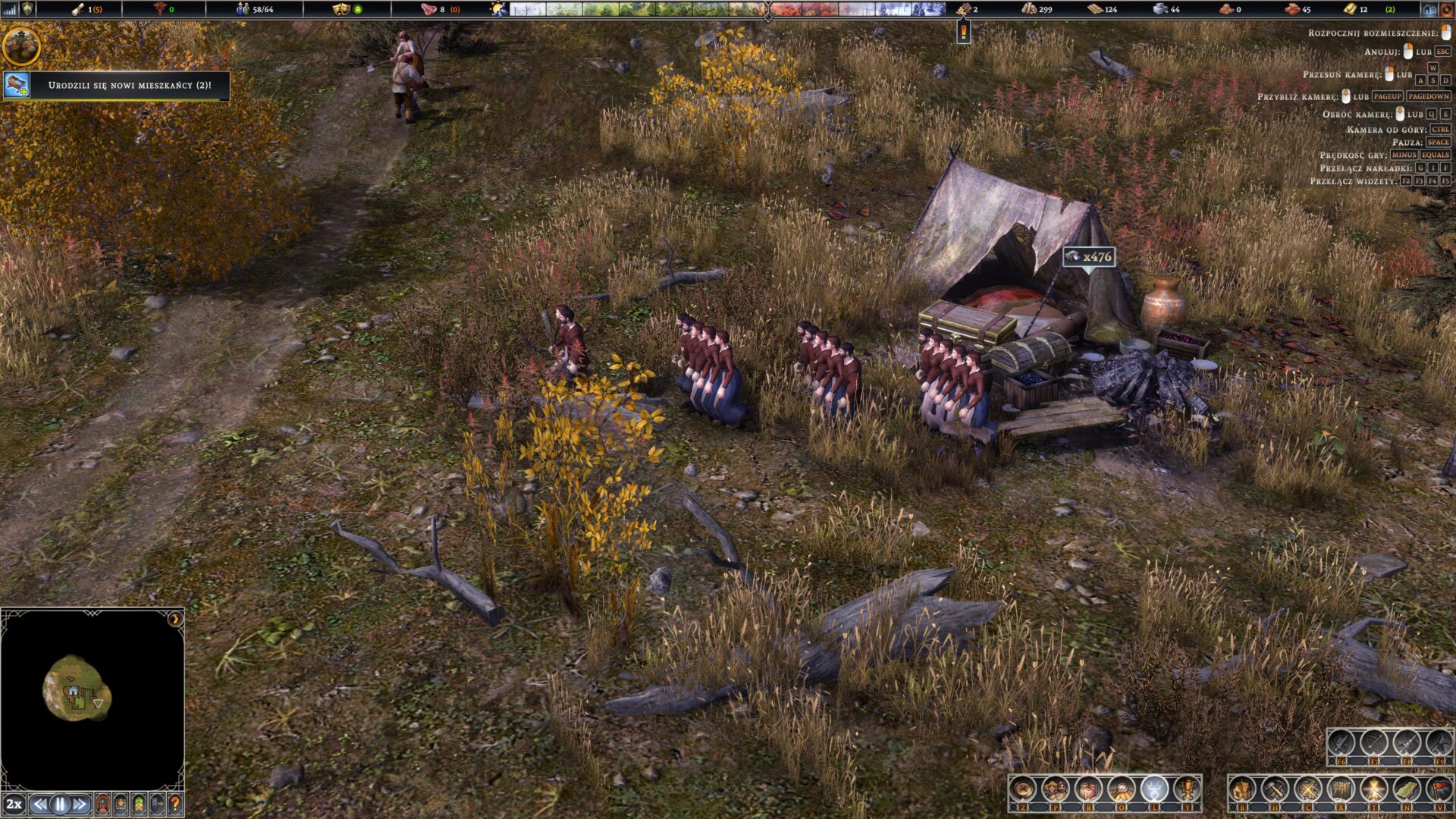This screenshot has height=819, width=1456.
Task: Open the house building menu
Action: pos(1242,790)
